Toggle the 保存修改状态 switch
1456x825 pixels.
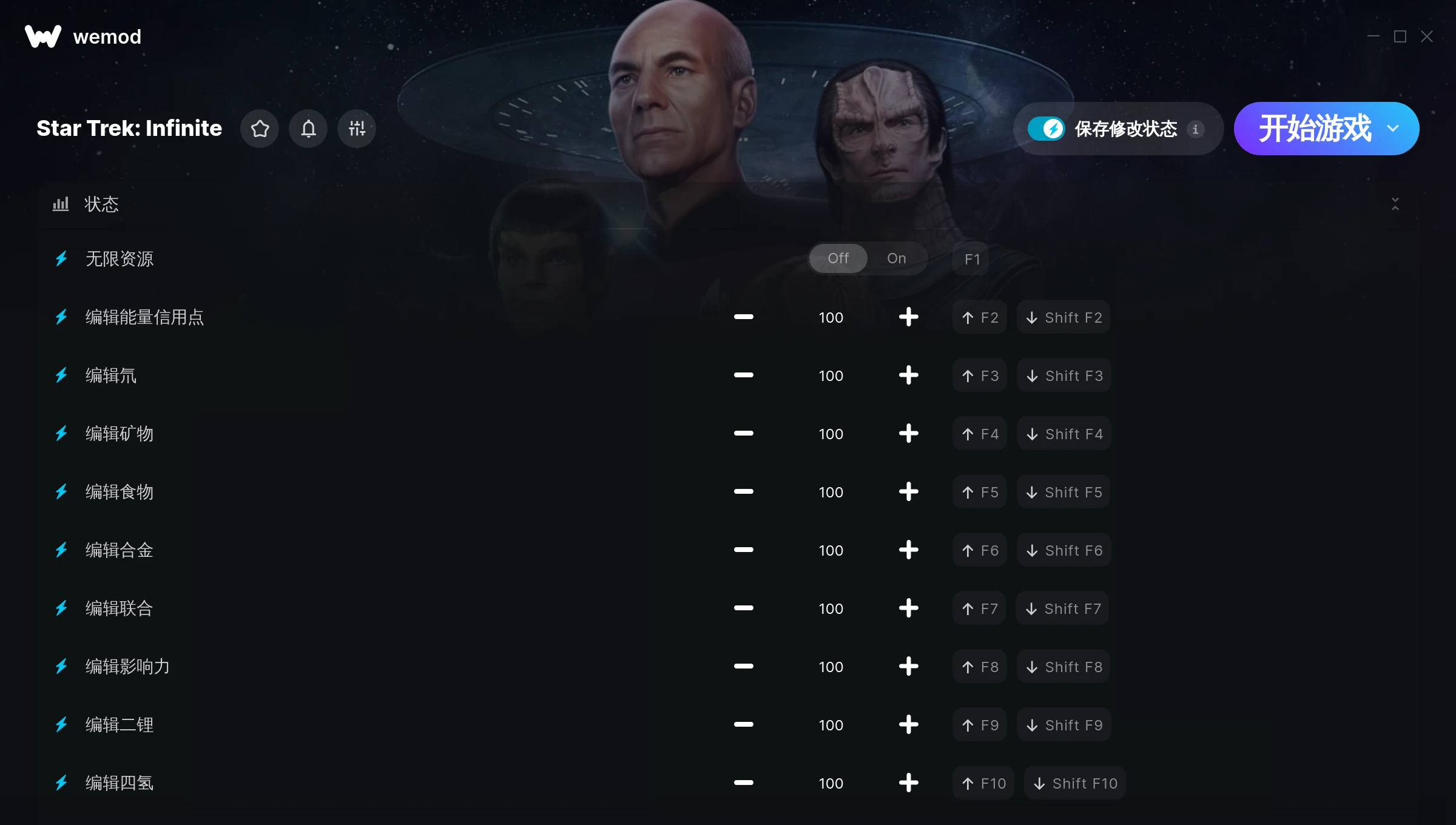(1046, 129)
